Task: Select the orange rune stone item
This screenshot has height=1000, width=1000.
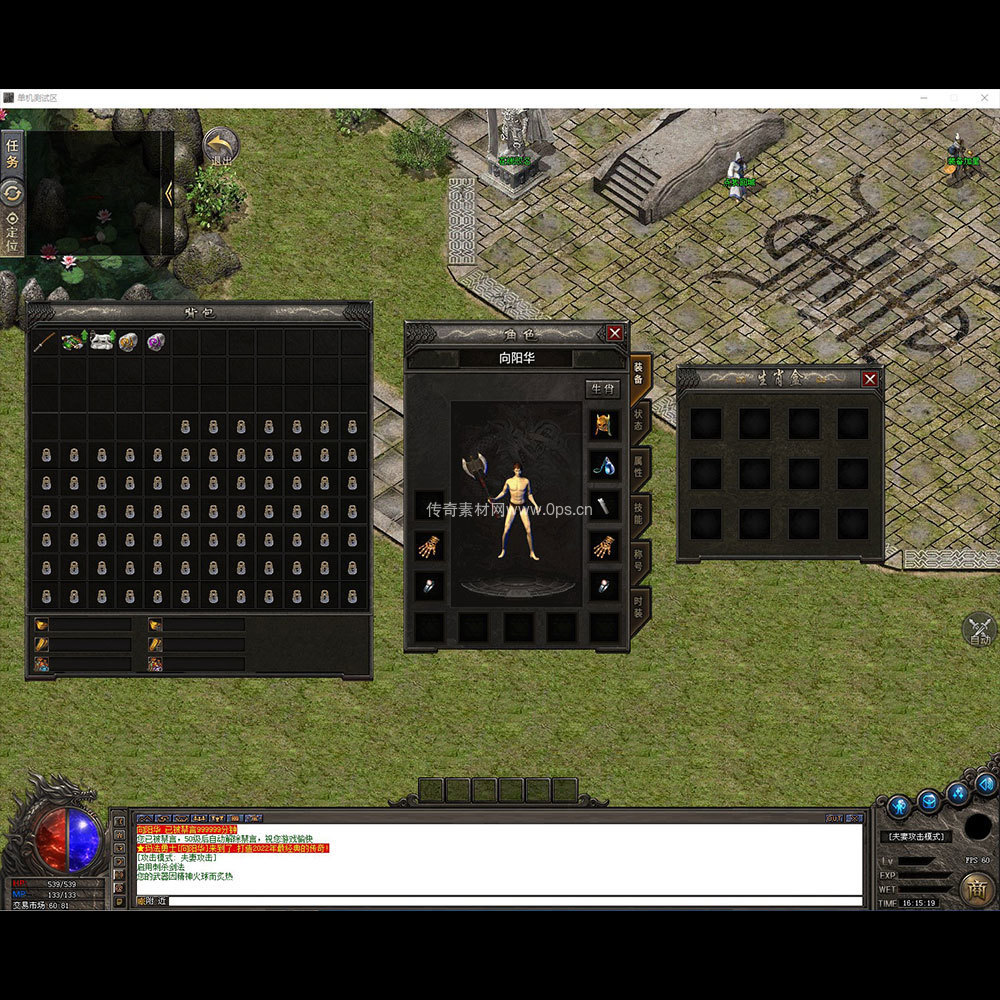Action: [x=128, y=342]
